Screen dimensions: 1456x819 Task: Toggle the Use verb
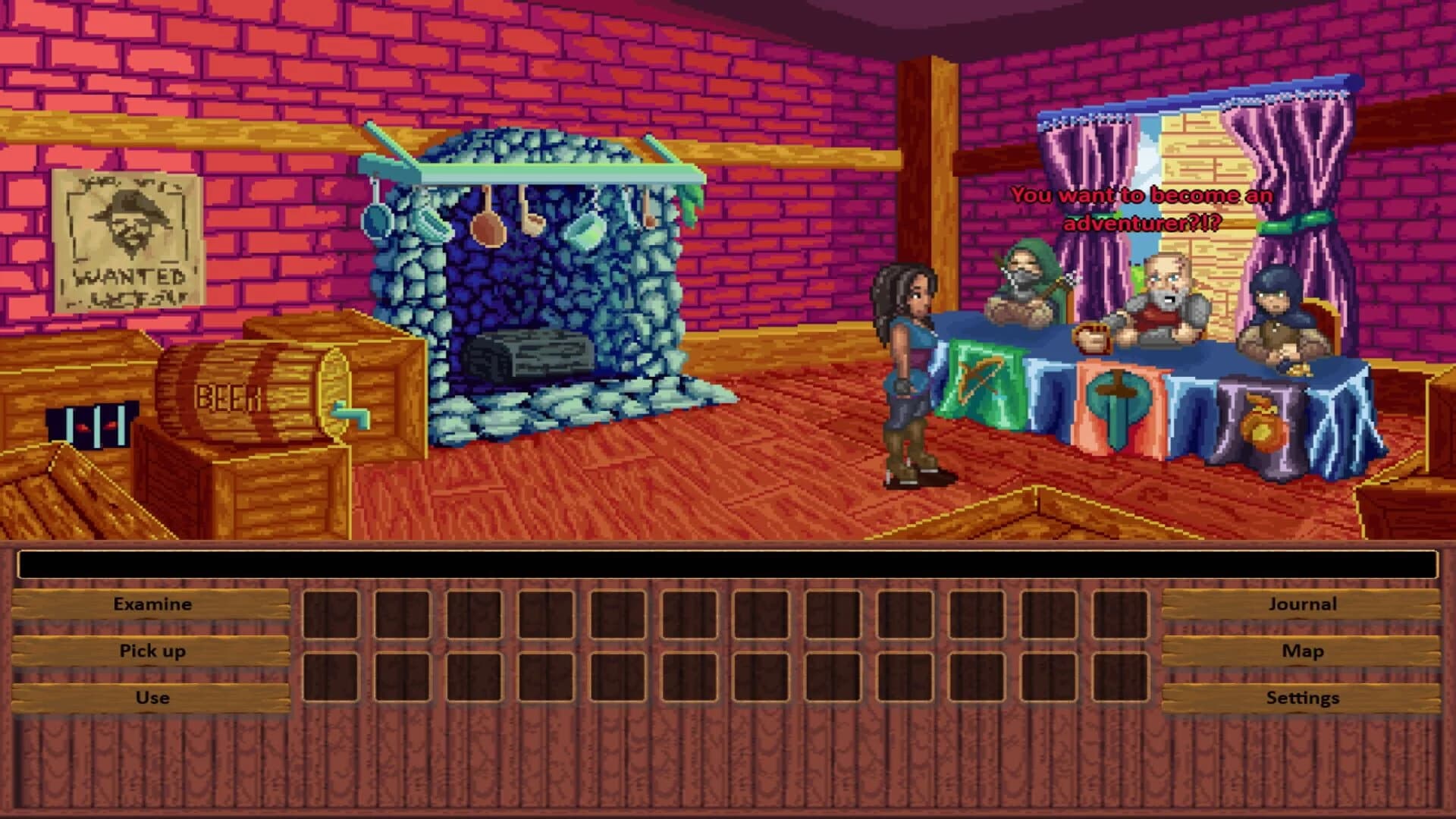pos(152,698)
